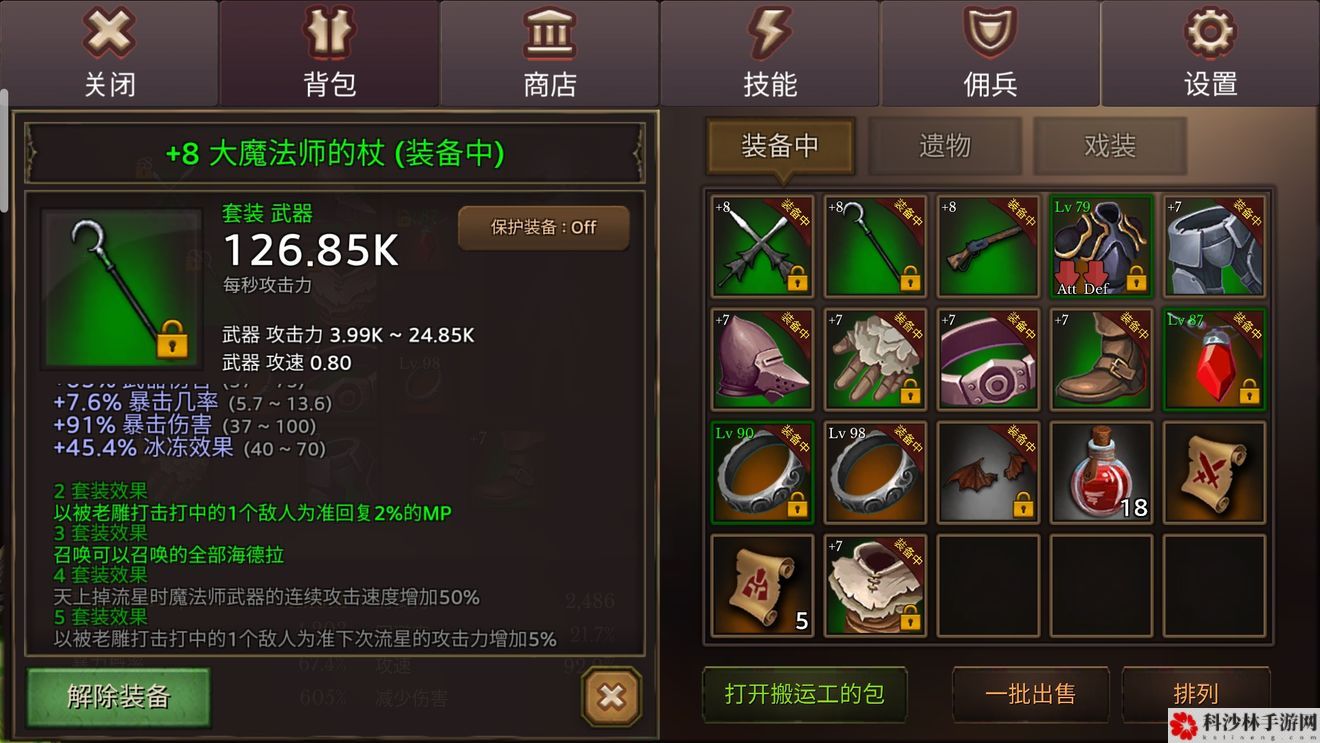Viewport: 1320px width, 743px height.
Task: Open the 技能 skills menu
Action: tap(769, 50)
